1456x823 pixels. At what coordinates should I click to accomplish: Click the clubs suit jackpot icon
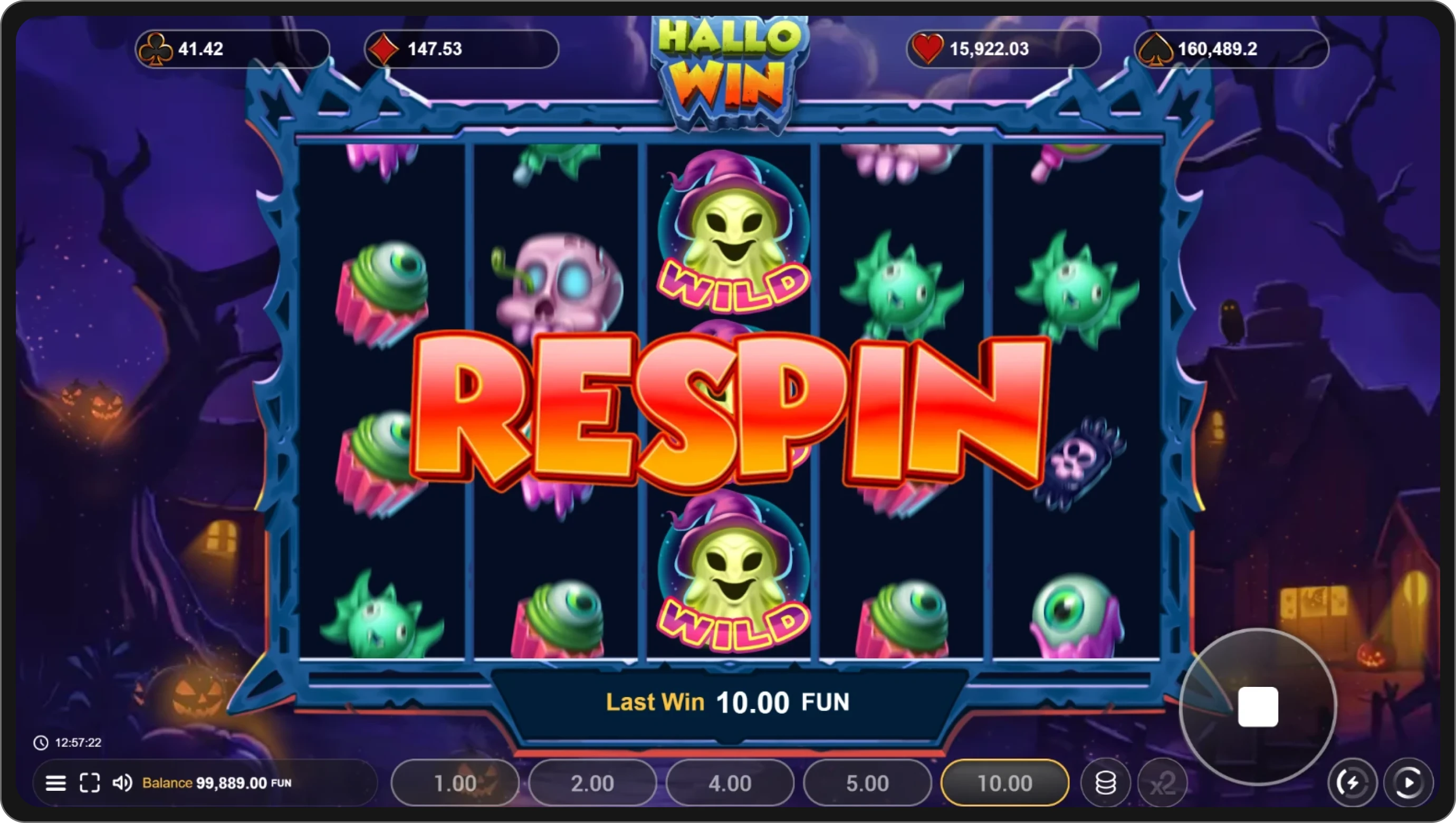[x=157, y=49]
